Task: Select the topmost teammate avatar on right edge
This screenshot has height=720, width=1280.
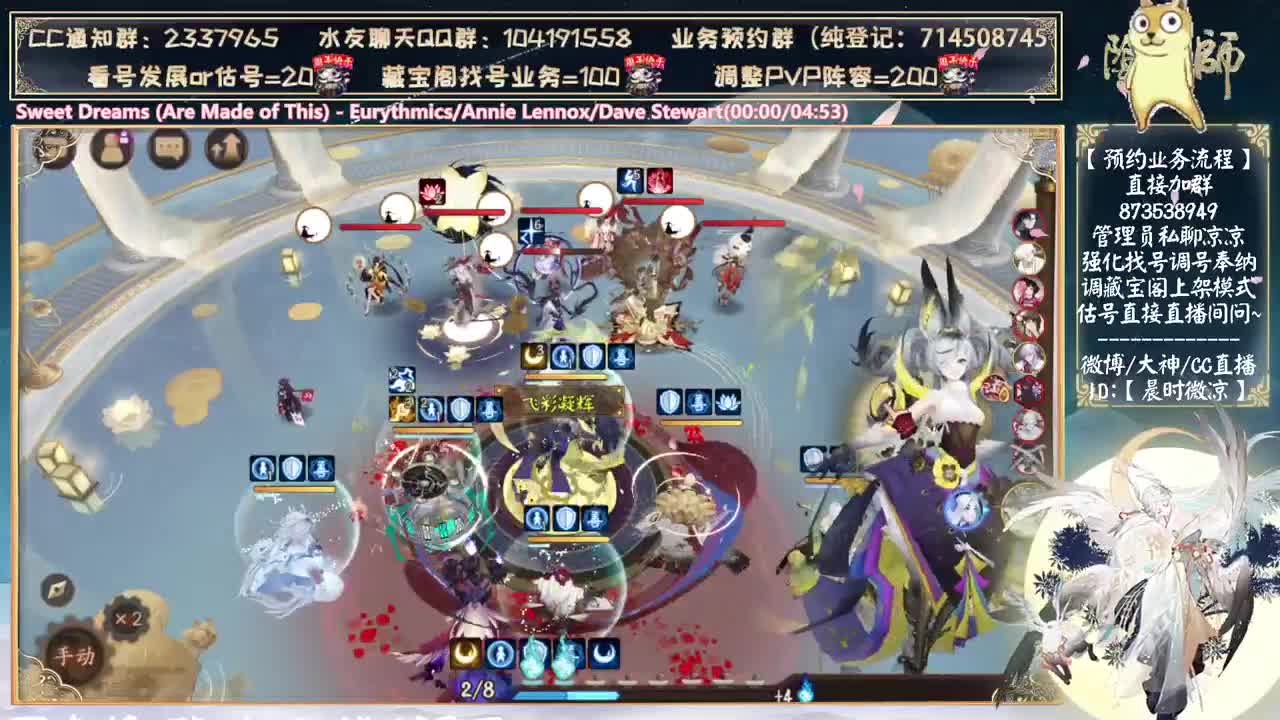Action: (1030, 224)
